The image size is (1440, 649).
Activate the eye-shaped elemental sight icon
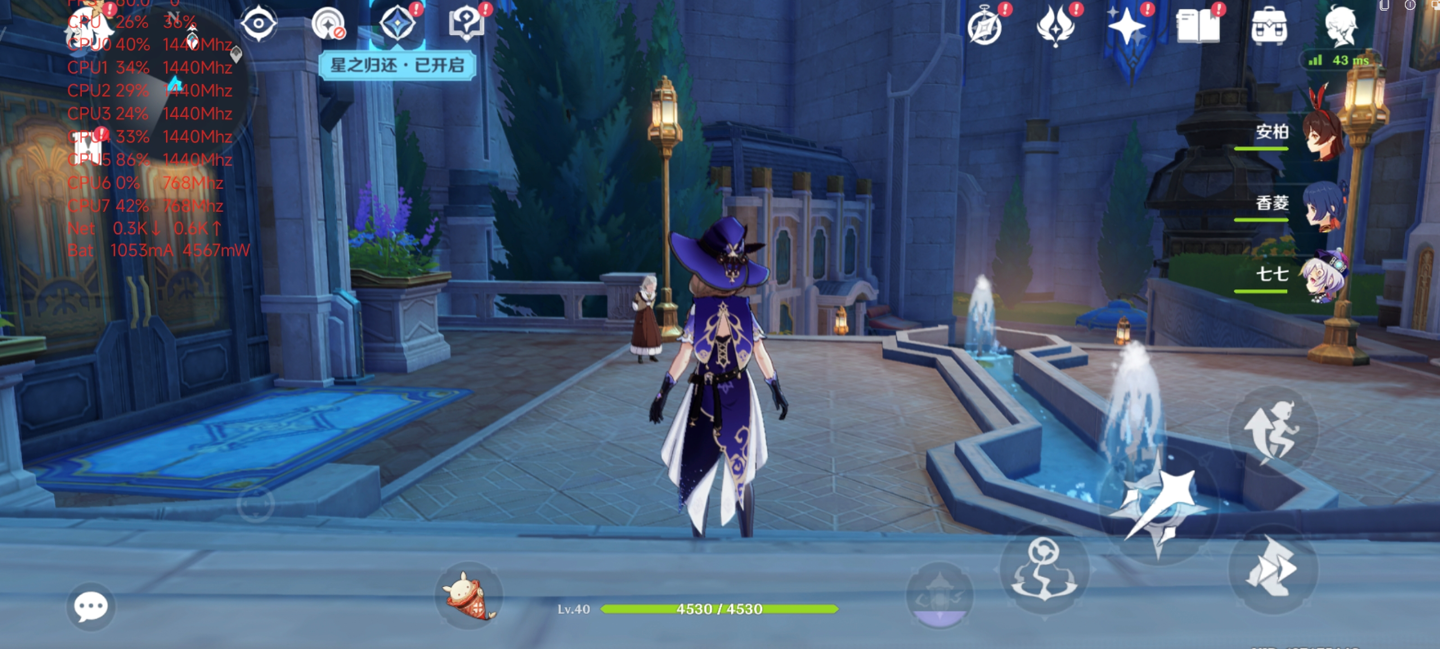[258, 24]
